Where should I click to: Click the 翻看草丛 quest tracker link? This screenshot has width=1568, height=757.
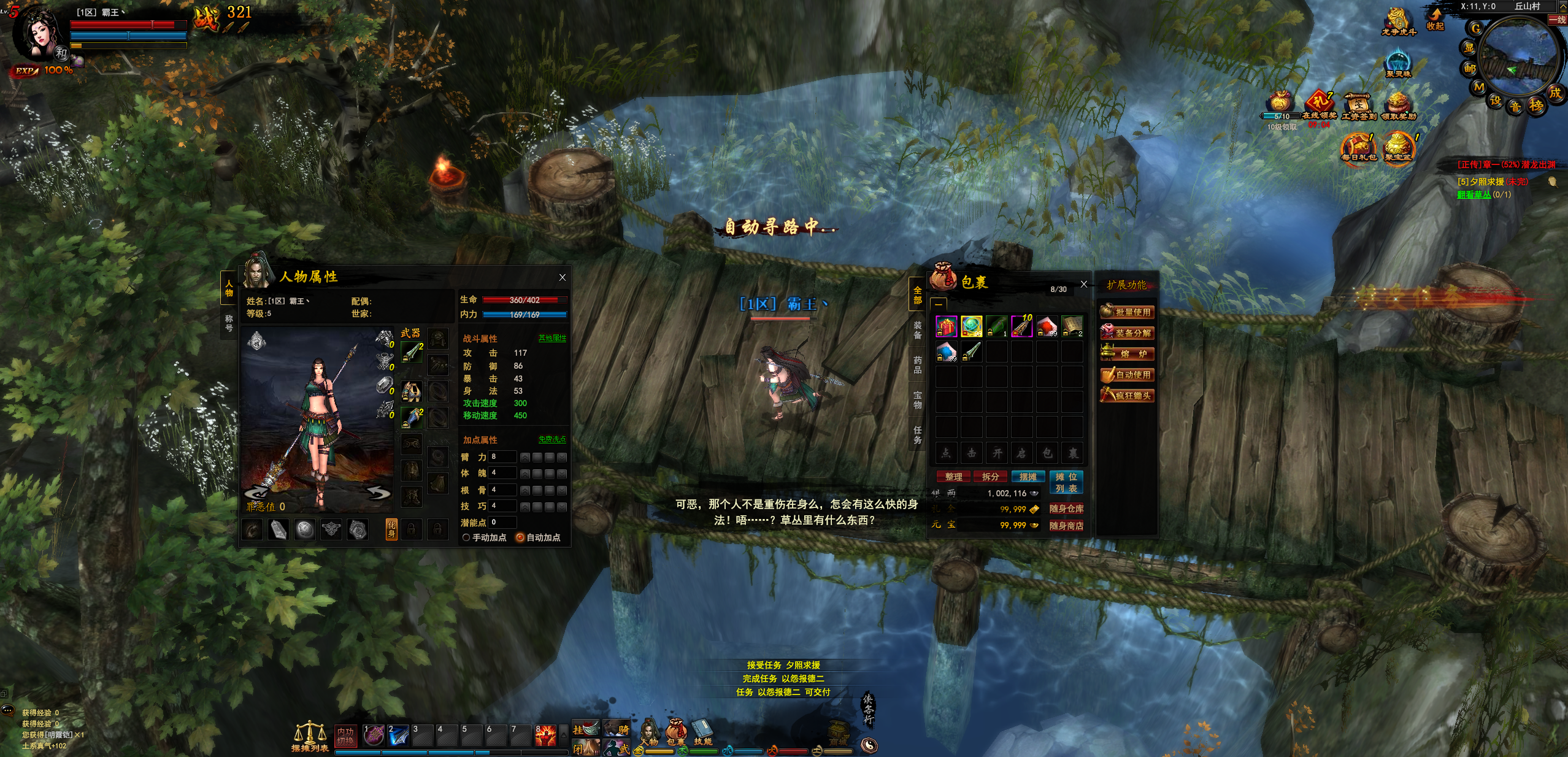[1474, 194]
